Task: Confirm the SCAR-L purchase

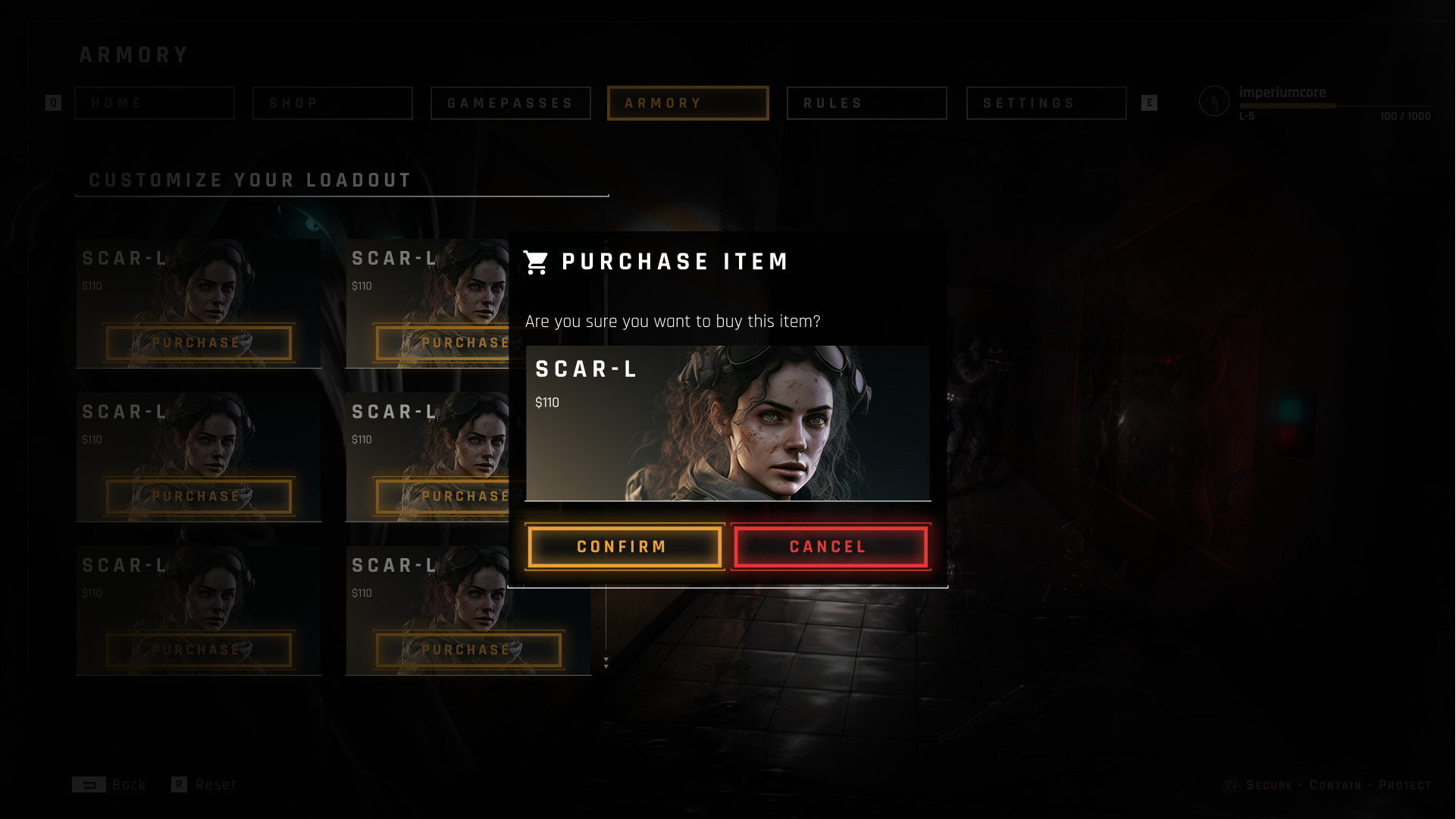Action: [x=625, y=547]
